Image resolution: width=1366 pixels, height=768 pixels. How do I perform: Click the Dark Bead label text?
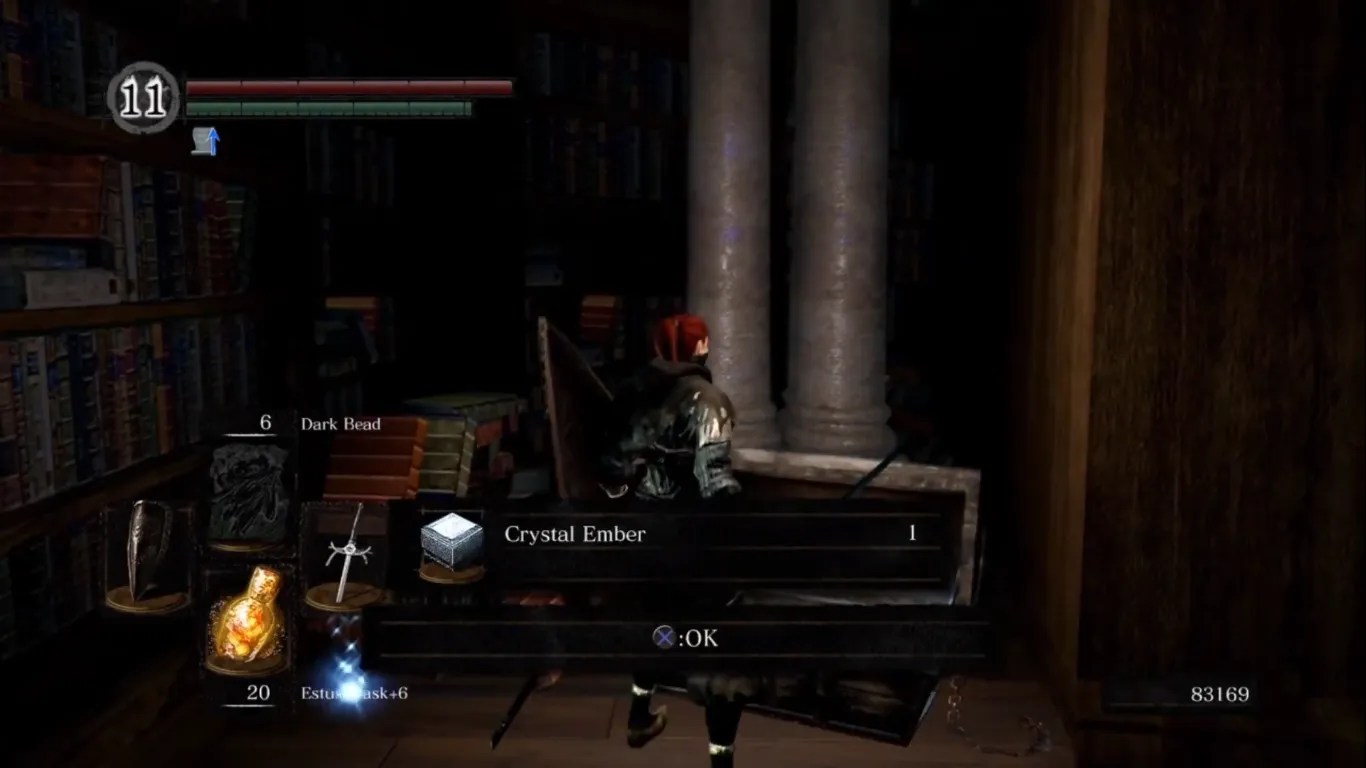point(340,424)
